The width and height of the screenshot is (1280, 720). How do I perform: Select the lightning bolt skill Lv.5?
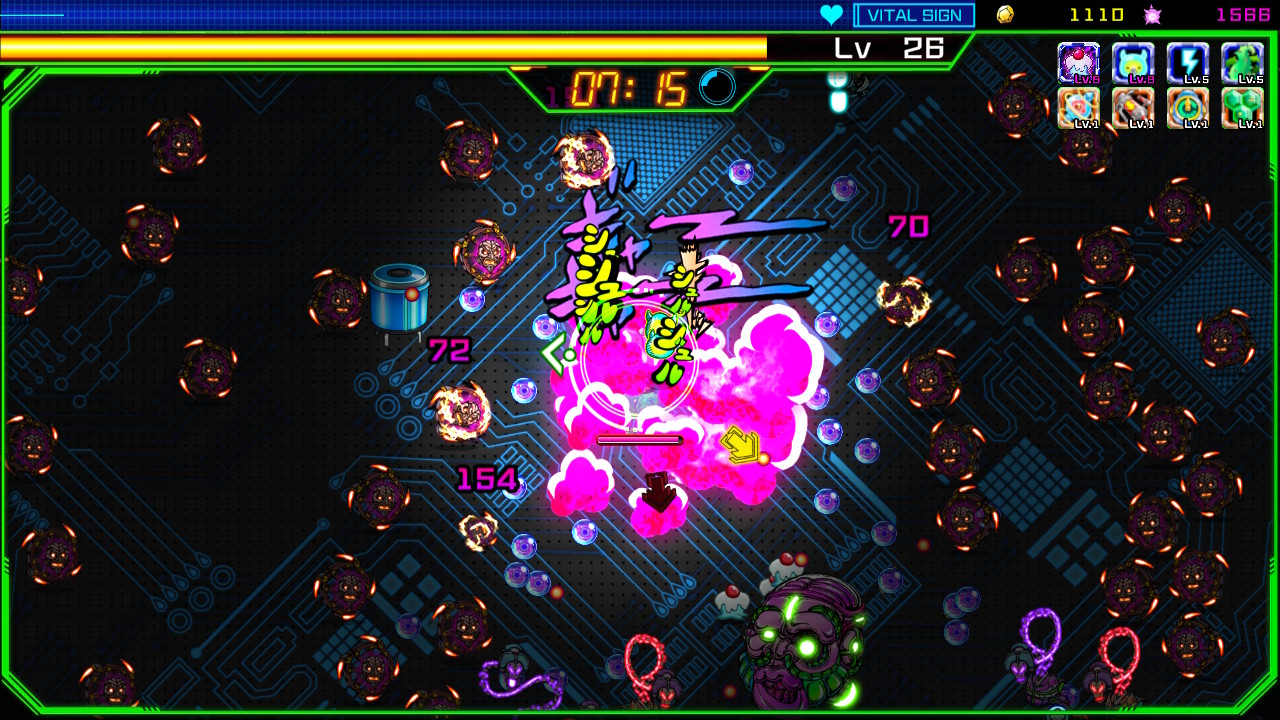1189,62
